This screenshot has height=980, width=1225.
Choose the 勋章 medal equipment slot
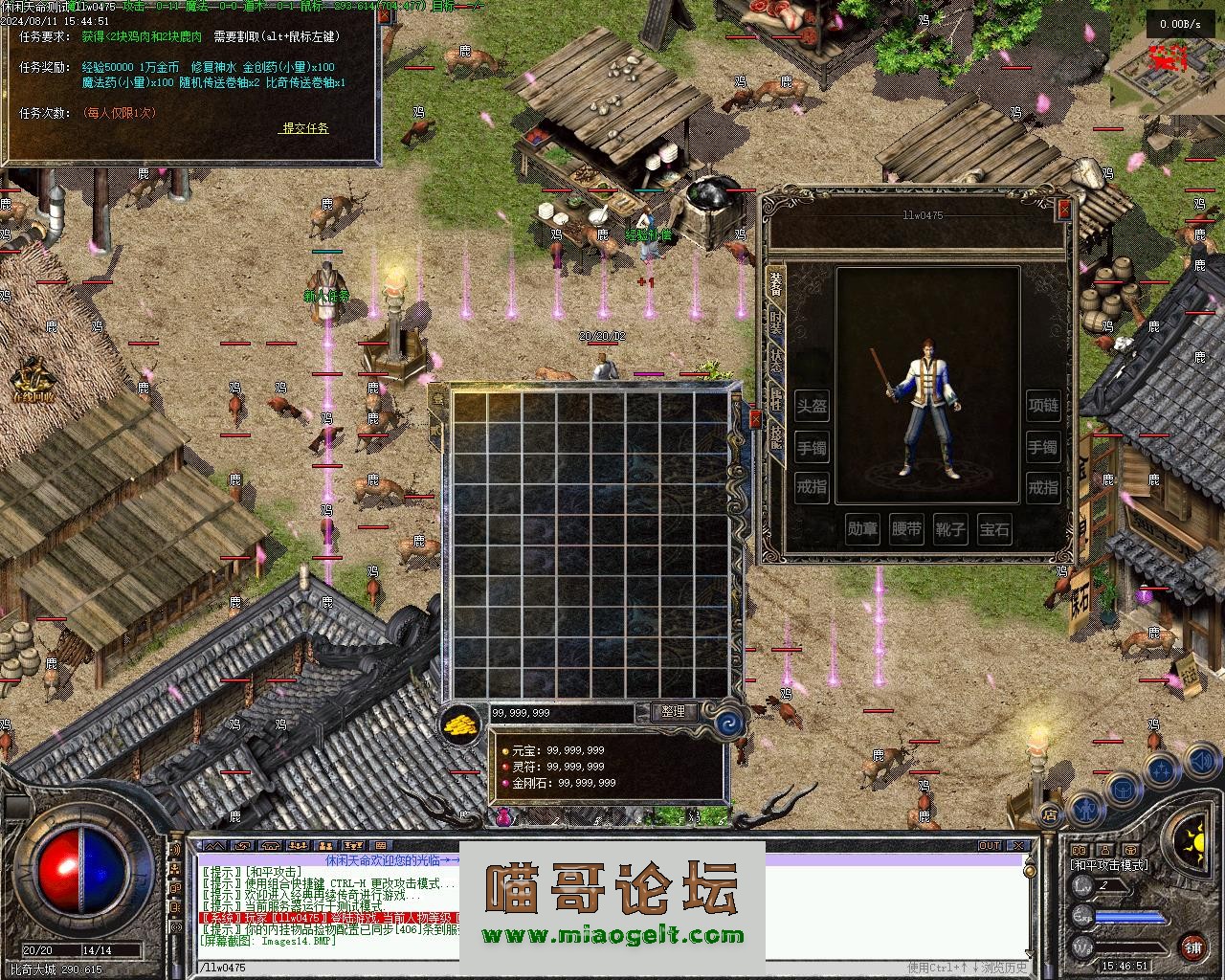click(x=862, y=530)
